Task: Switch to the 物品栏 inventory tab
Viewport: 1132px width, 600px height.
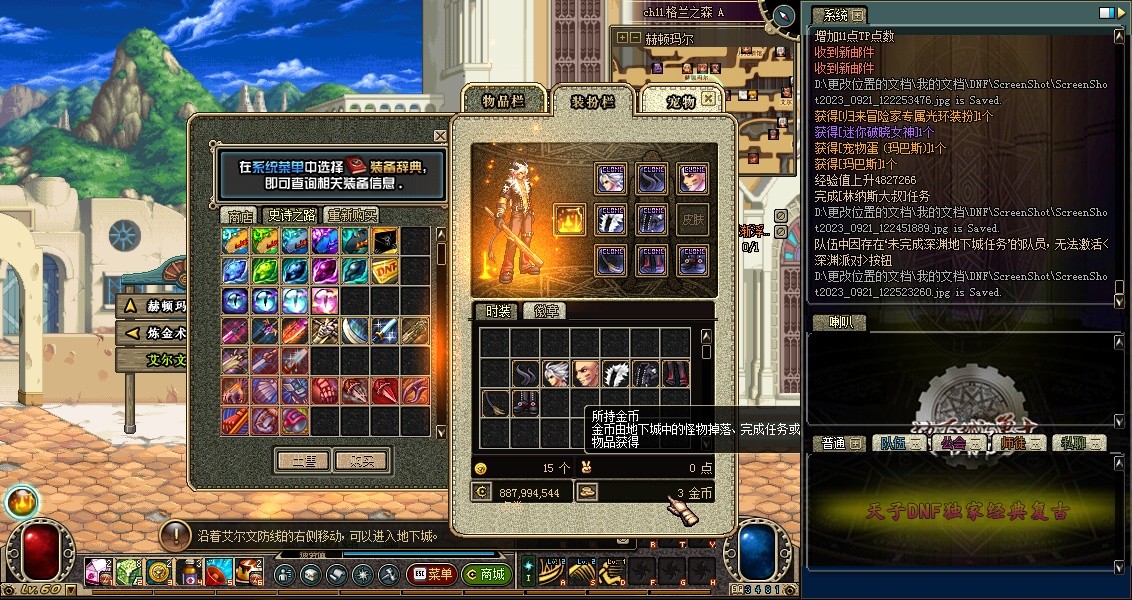Action: click(x=502, y=100)
